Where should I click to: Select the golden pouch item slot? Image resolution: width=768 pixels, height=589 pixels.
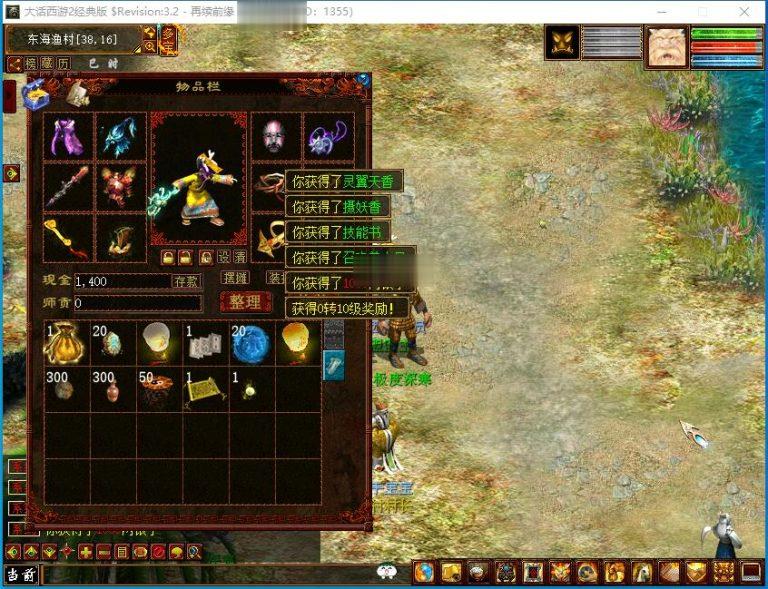[67, 342]
